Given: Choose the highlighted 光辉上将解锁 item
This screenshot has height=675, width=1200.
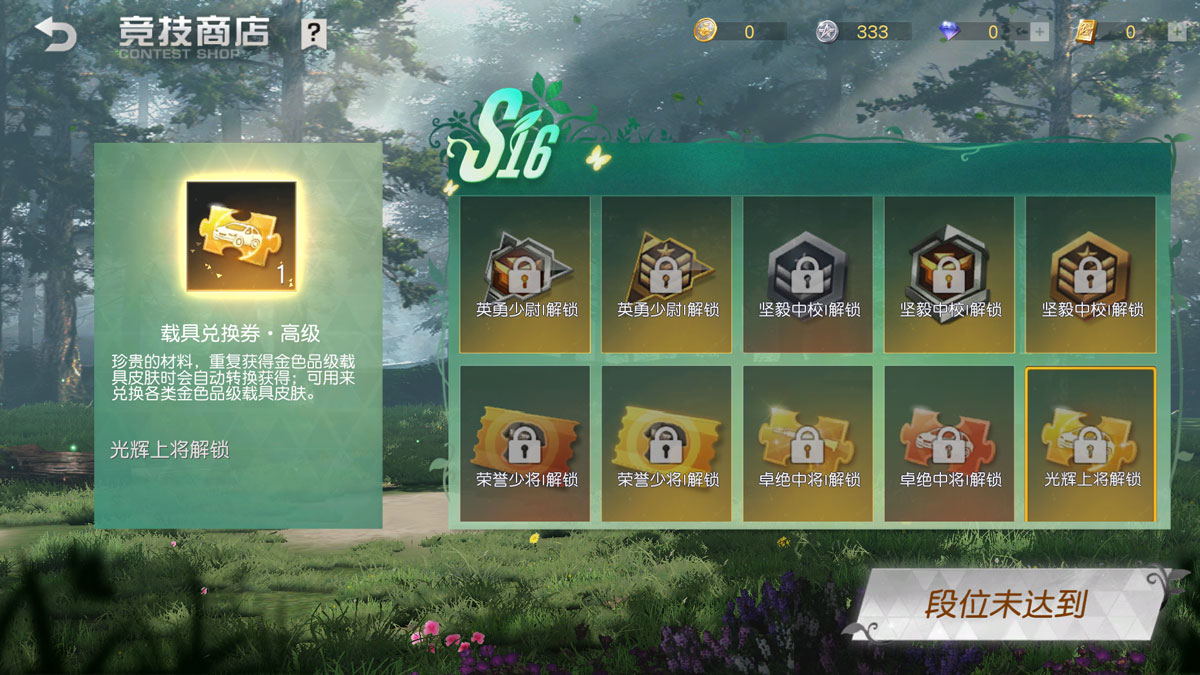Looking at the screenshot, I should tap(1091, 443).
